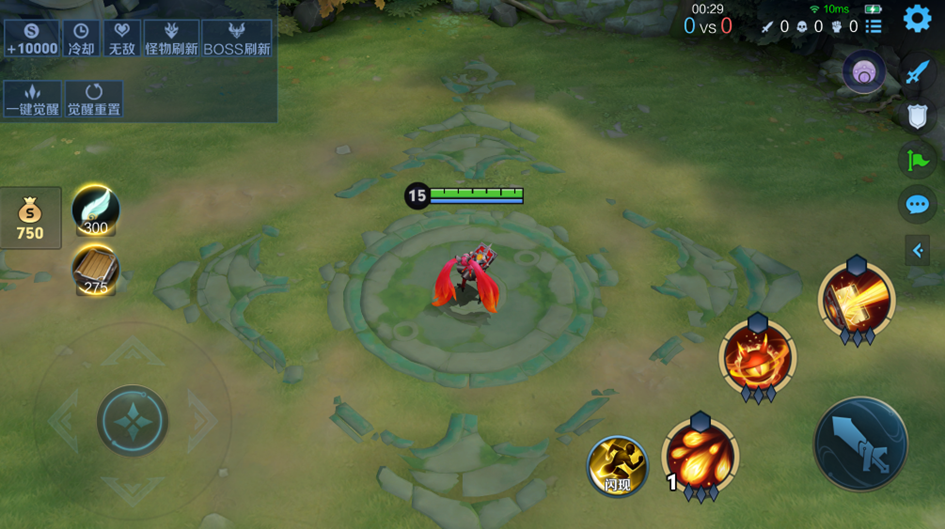Add gold with the +10000 button

click(32, 39)
